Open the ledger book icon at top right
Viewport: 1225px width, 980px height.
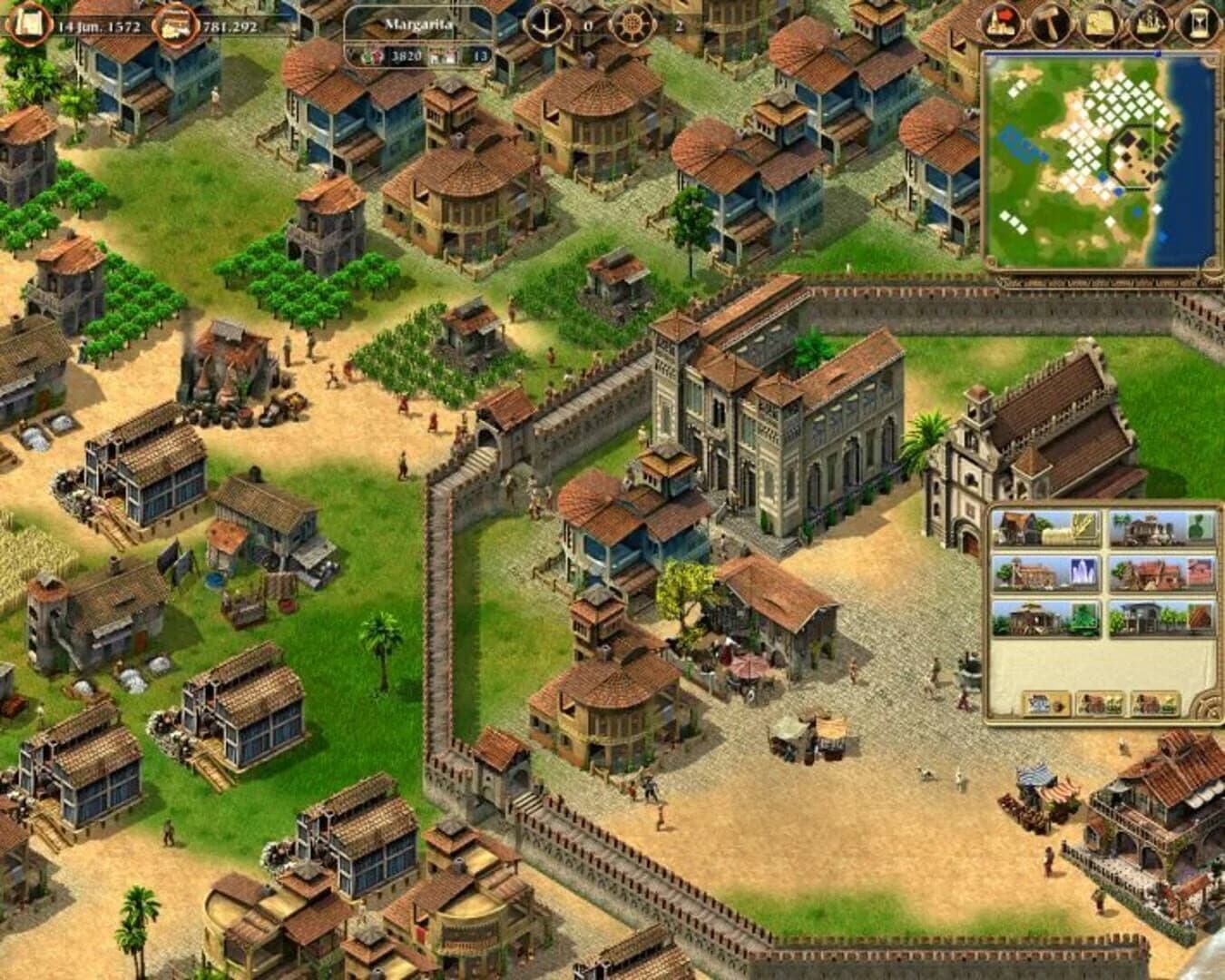(1197, 20)
